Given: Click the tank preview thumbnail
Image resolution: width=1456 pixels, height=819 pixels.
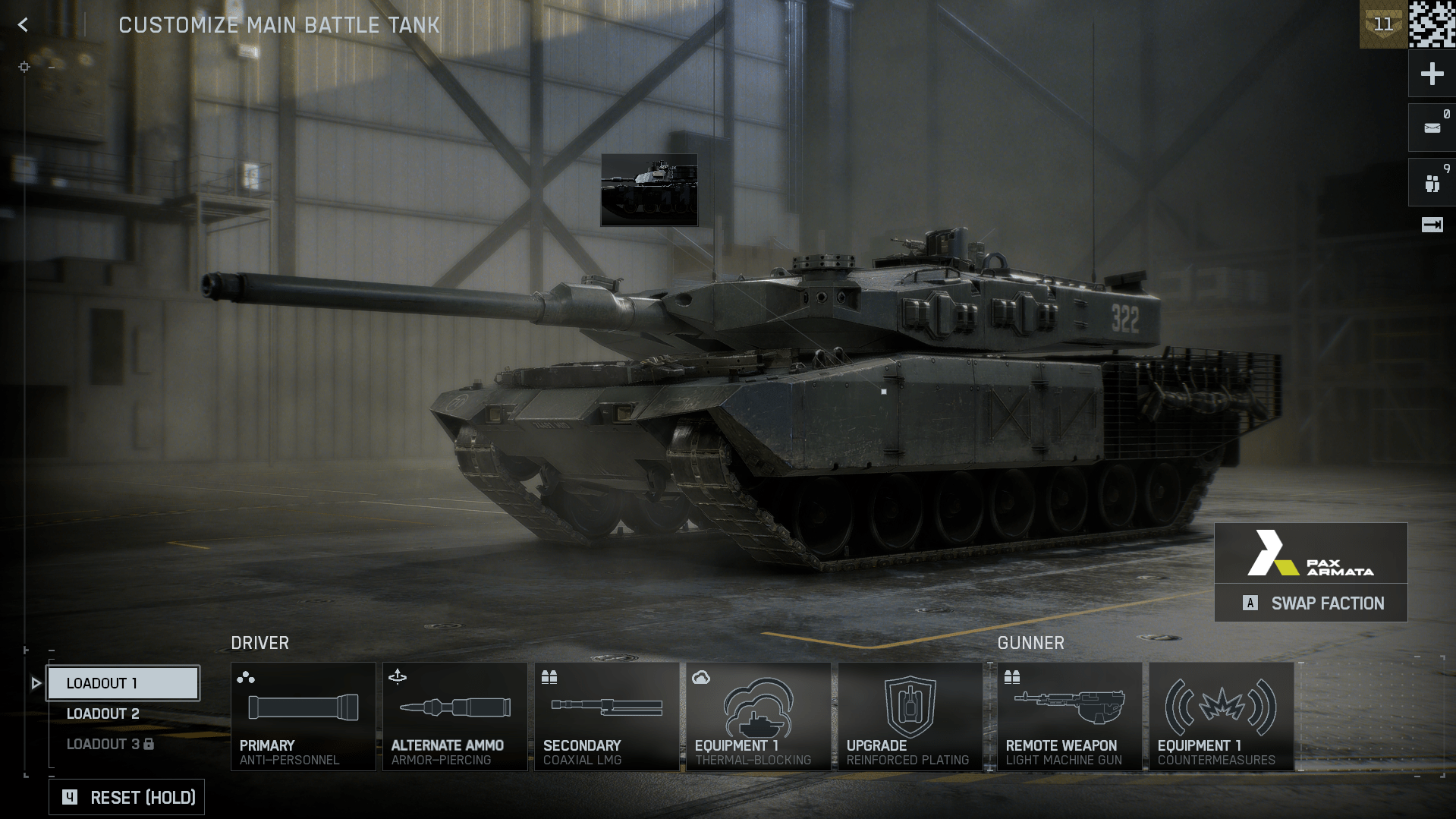Looking at the screenshot, I should tap(649, 190).
